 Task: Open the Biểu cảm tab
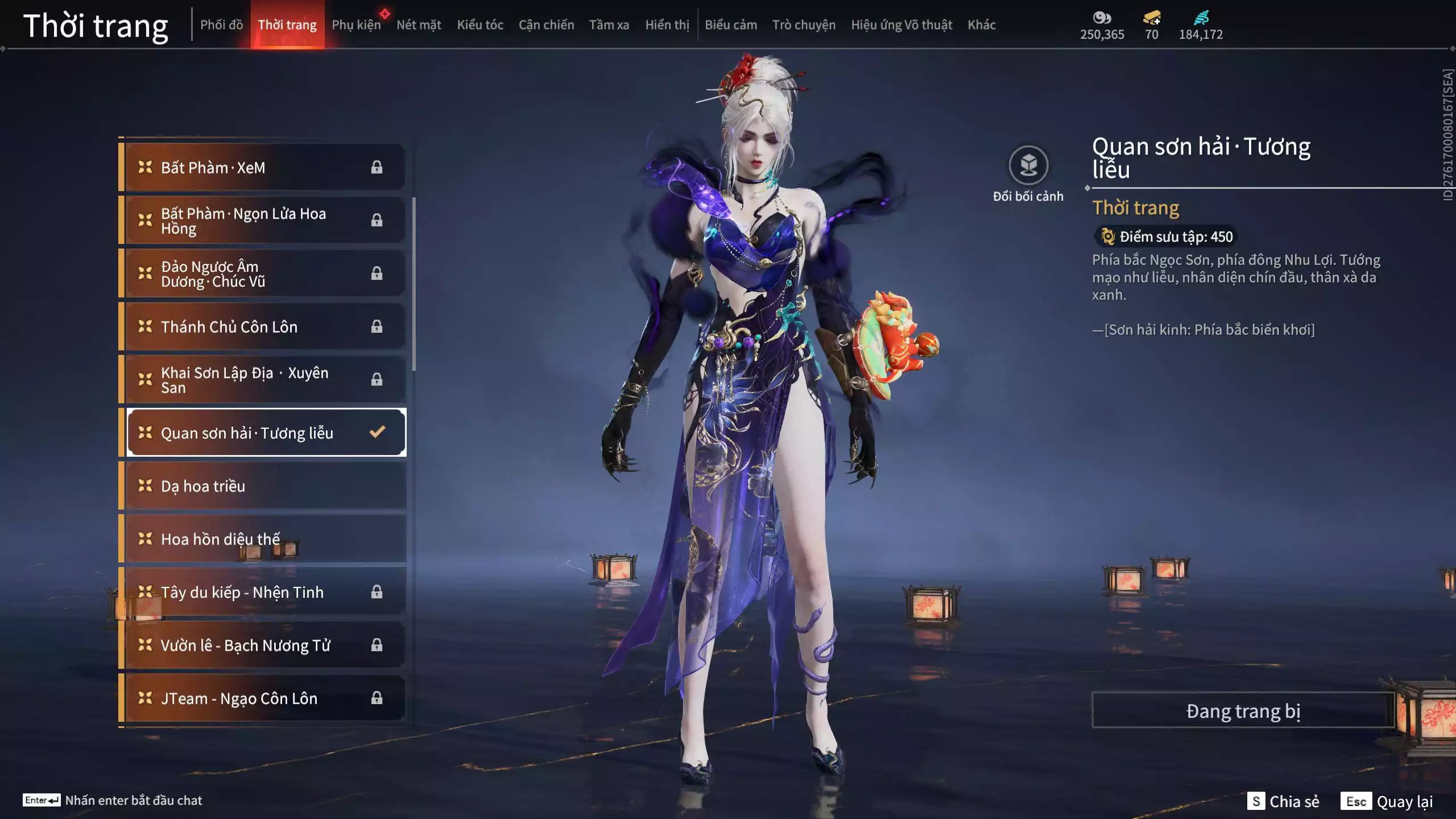731,25
